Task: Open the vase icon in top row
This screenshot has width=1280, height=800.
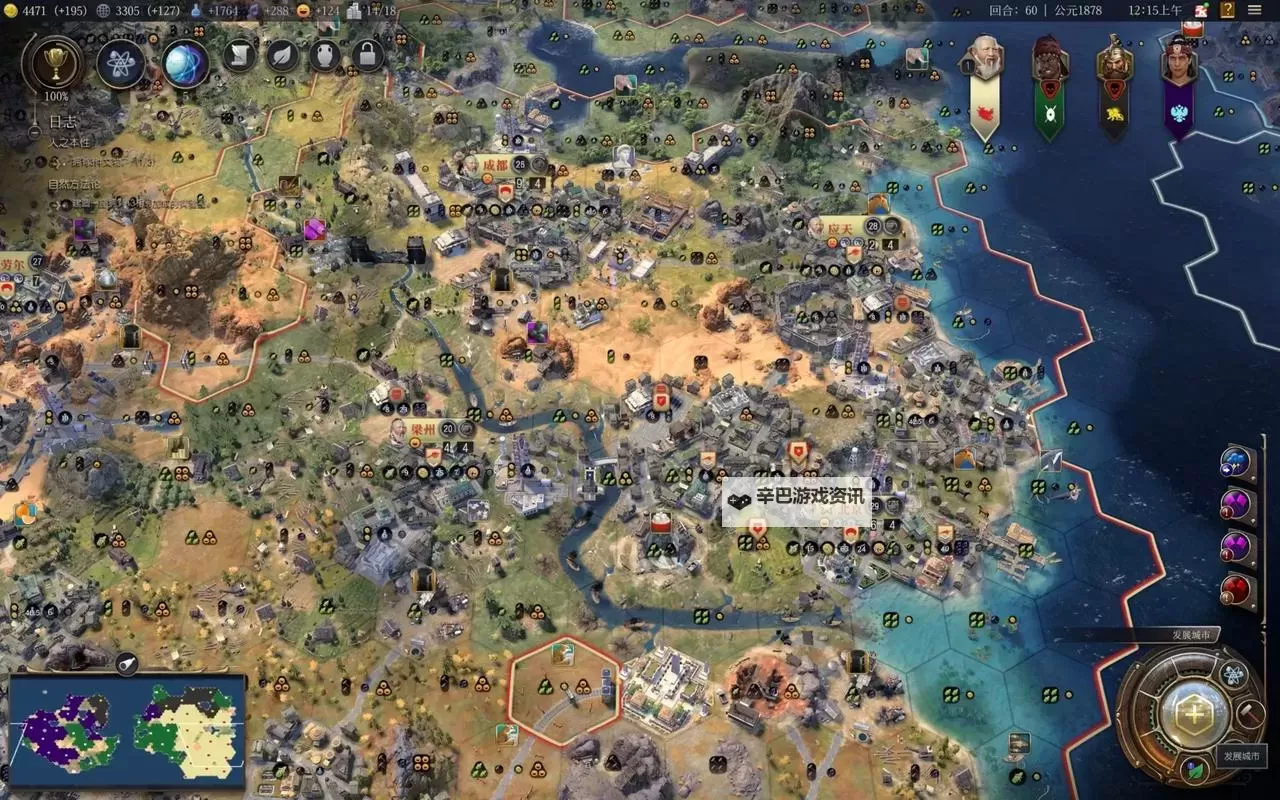Action: coord(326,55)
